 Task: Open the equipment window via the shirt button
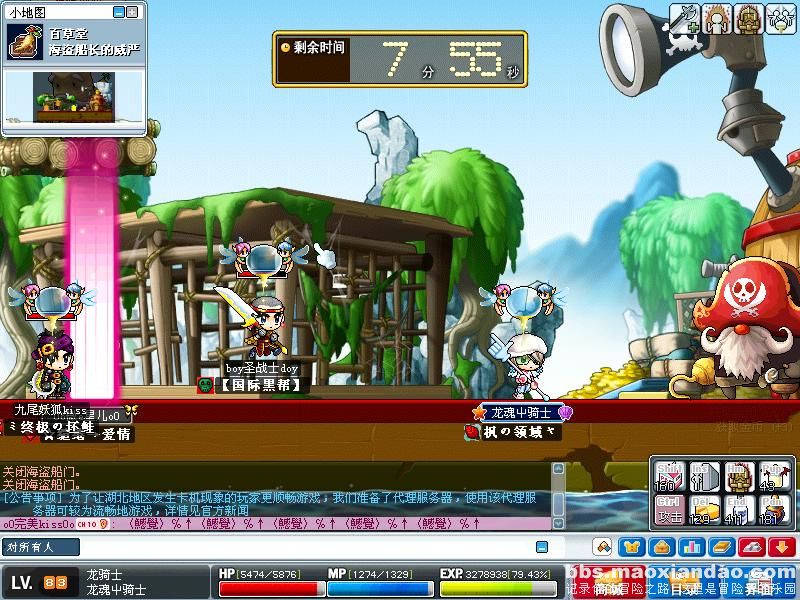pyautogui.click(x=631, y=547)
